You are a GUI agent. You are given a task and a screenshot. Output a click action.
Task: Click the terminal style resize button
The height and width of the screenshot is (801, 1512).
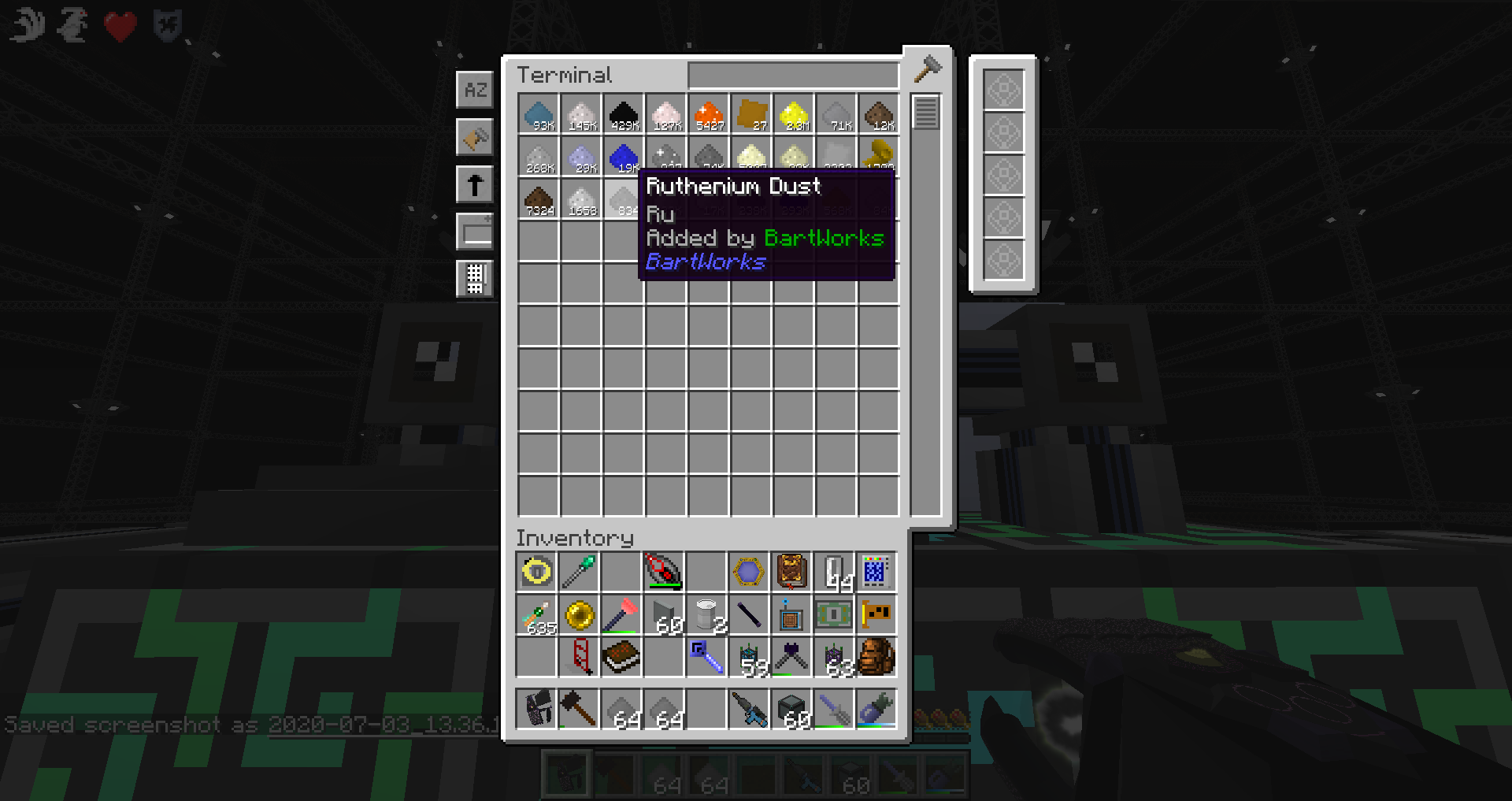point(475,231)
